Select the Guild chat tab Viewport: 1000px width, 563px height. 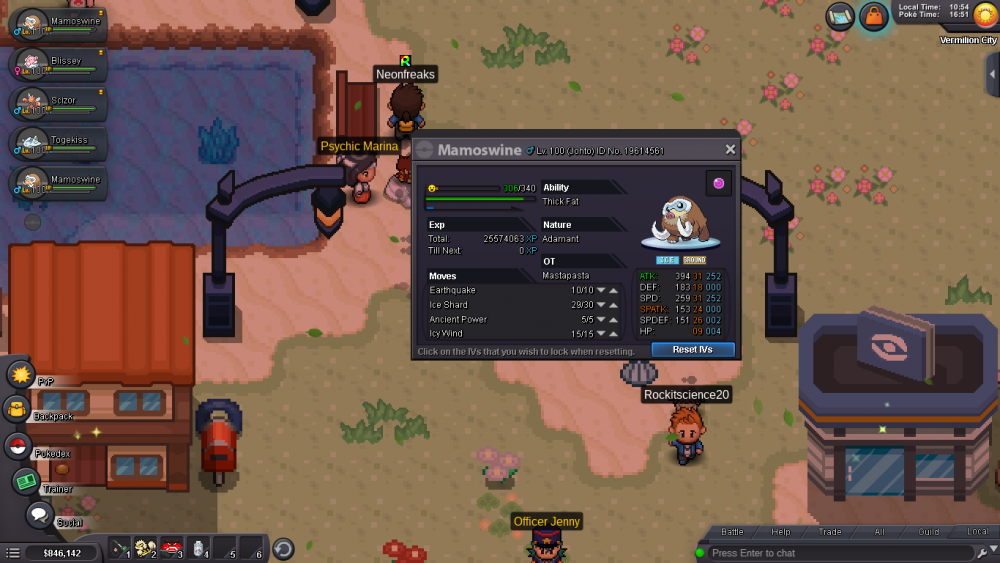(929, 532)
